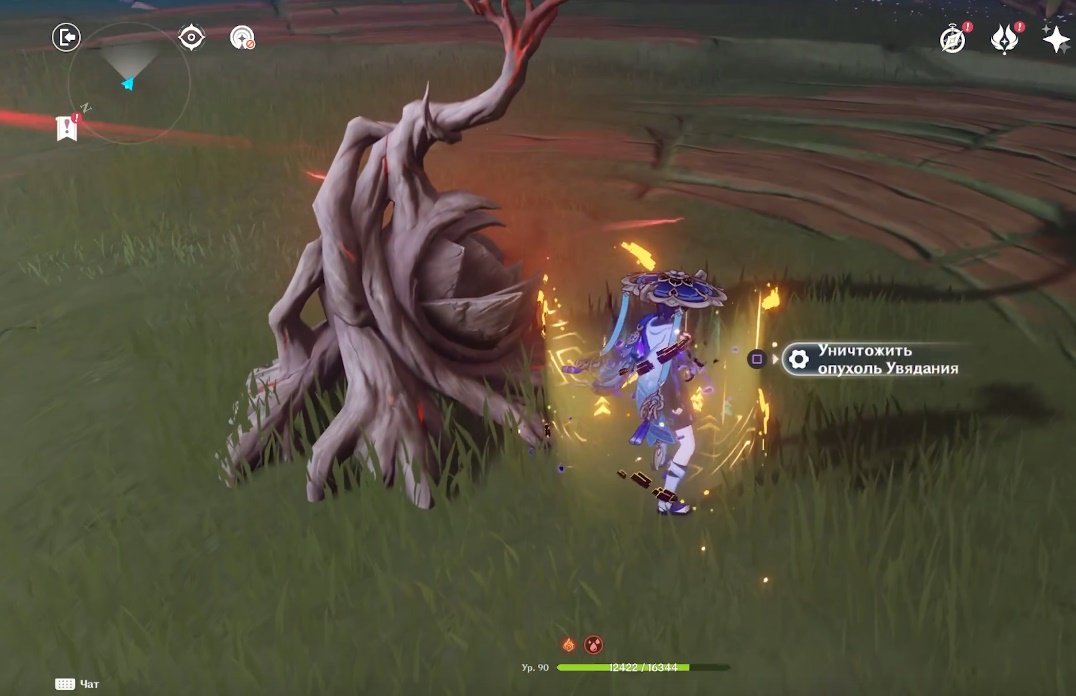Toggle the eye-shaped Elemental Sight icon
This screenshot has width=1076, height=696.
(x=191, y=38)
